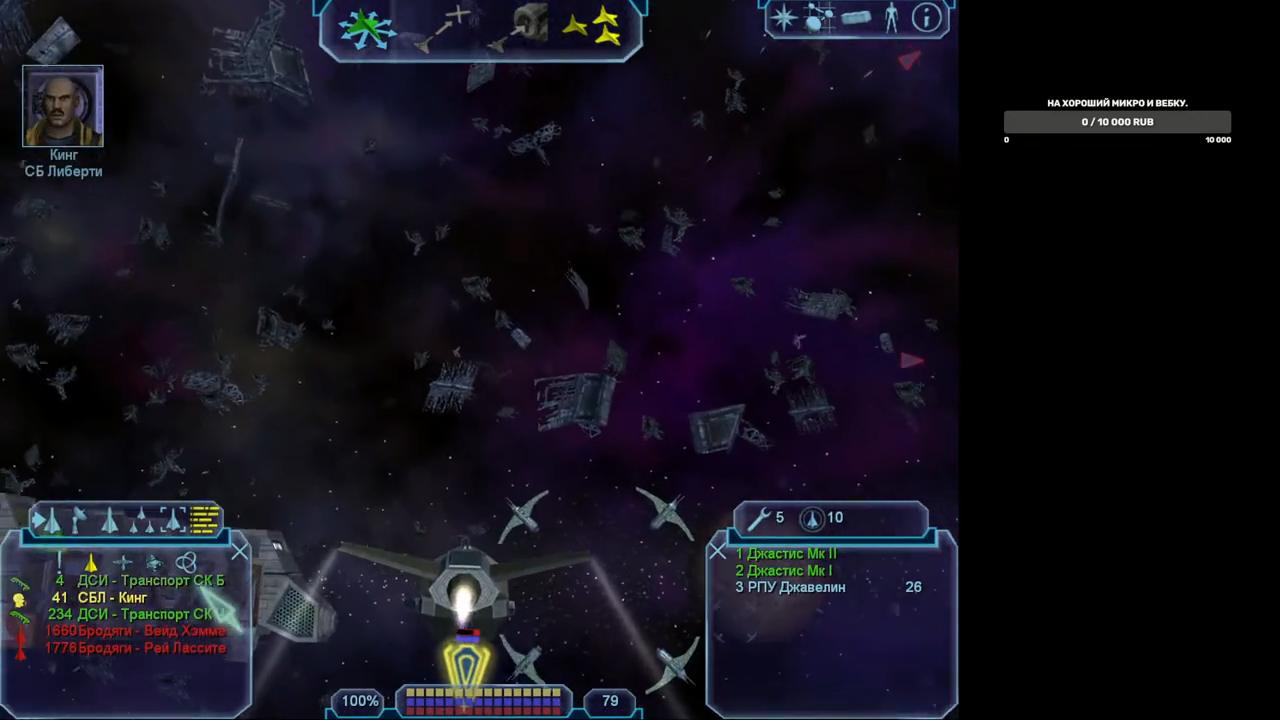Choose the РПУ Джавелин launcher row
This screenshot has width=1280, height=720.
(x=790, y=588)
